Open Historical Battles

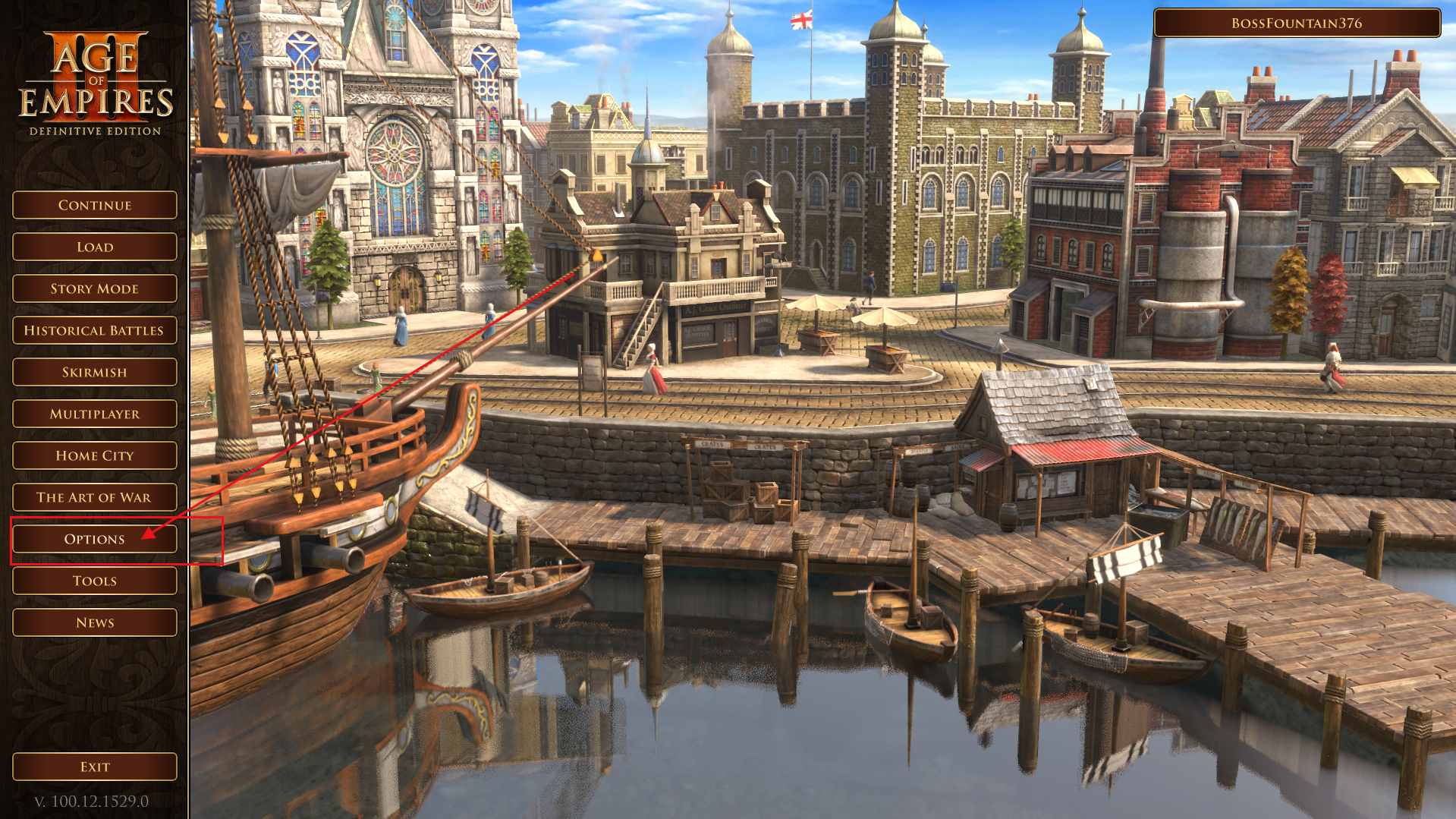coord(95,330)
